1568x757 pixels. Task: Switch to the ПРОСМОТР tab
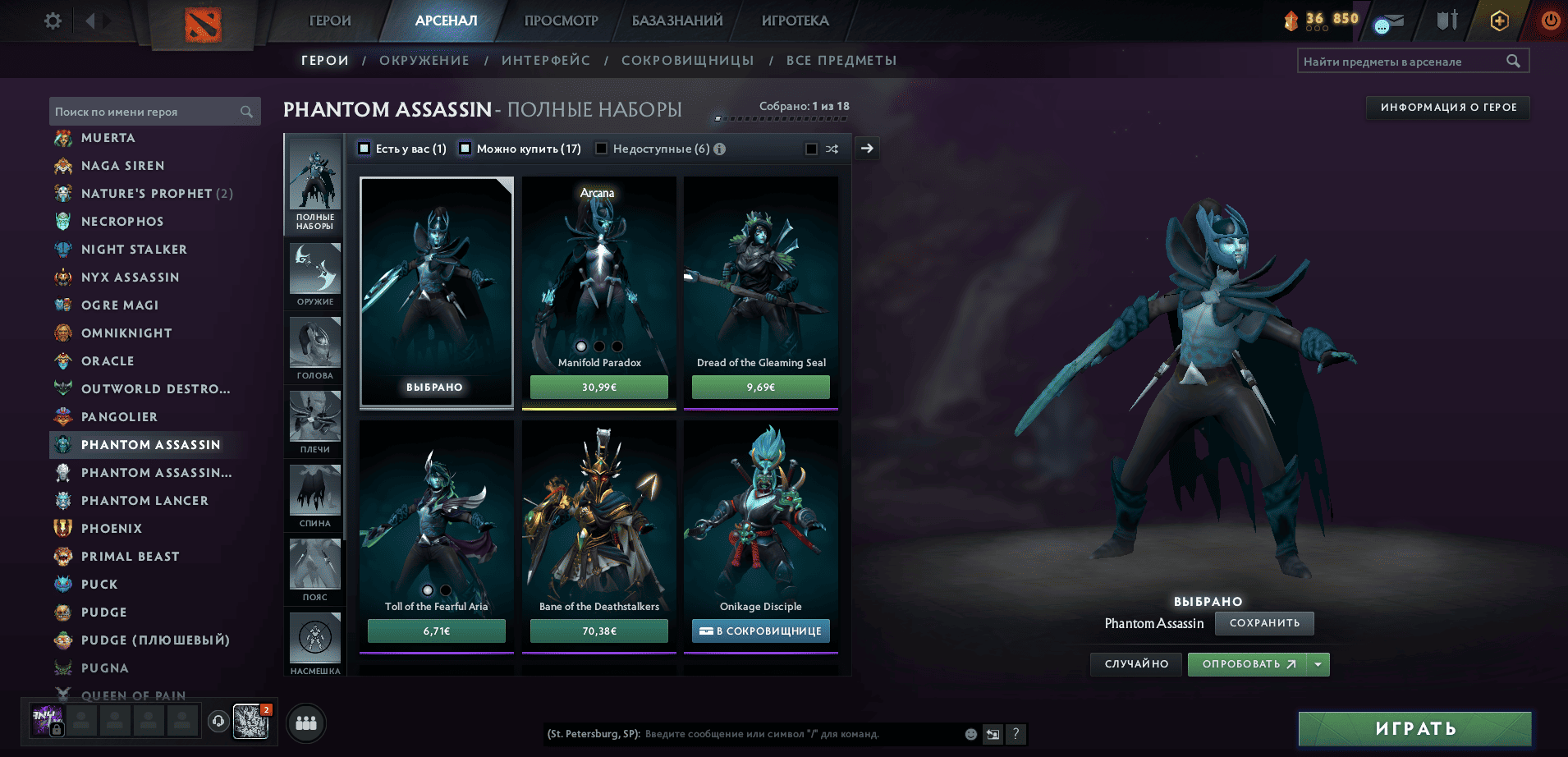(x=561, y=20)
